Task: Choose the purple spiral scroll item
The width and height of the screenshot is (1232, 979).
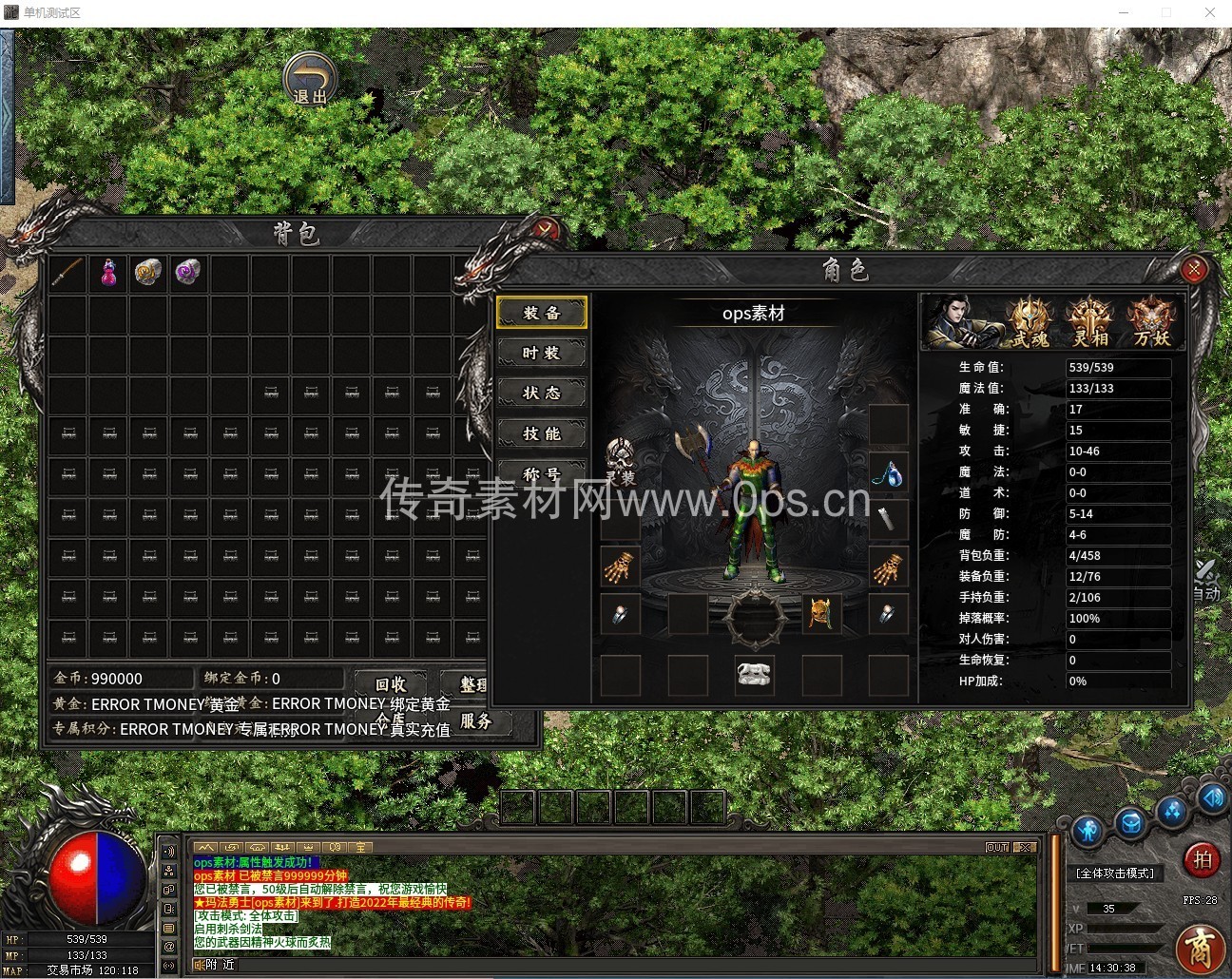Action: click(188, 274)
